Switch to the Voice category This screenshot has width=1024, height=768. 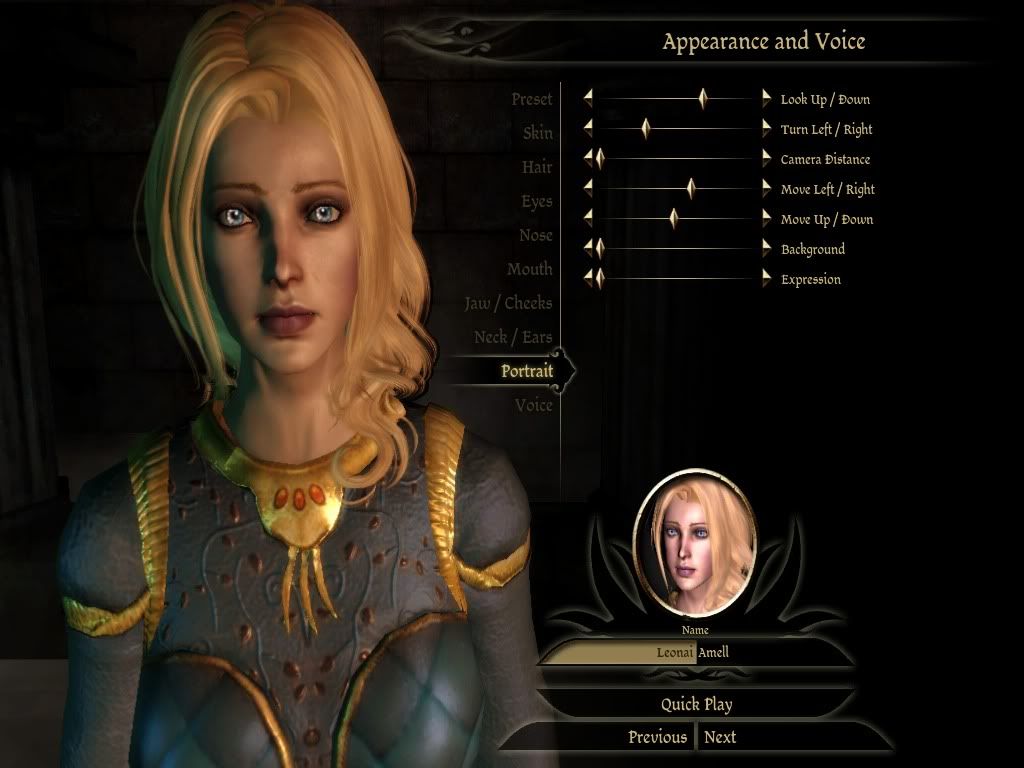point(533,405)
